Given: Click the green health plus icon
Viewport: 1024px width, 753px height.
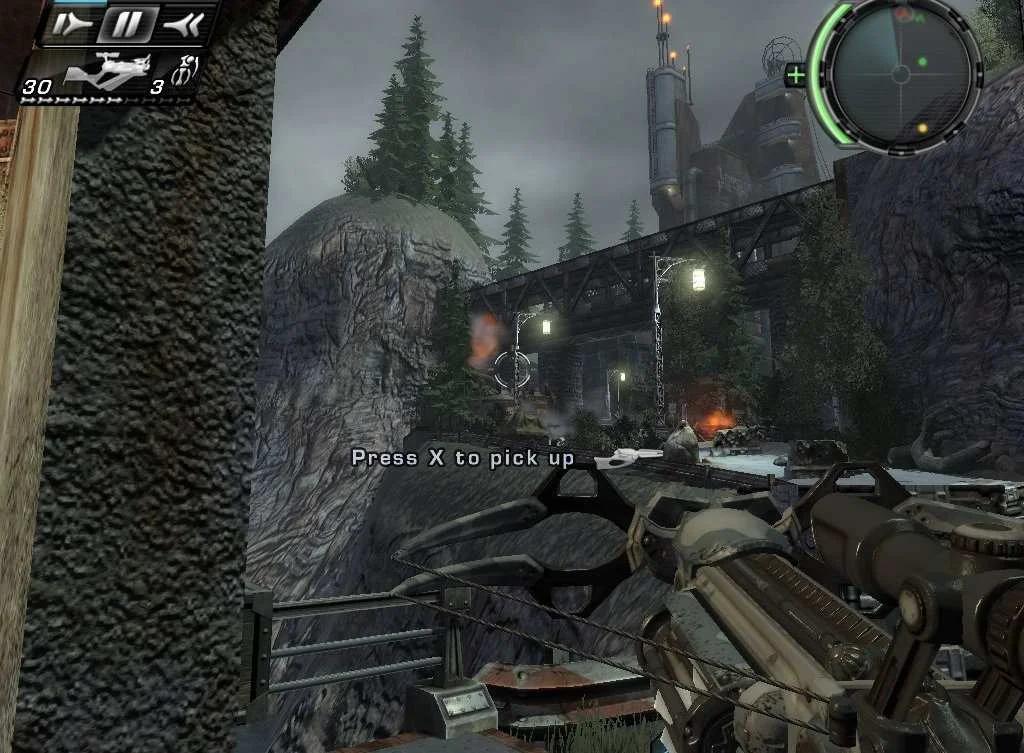Looking at the screenshot, I should (x=796, y=75).
